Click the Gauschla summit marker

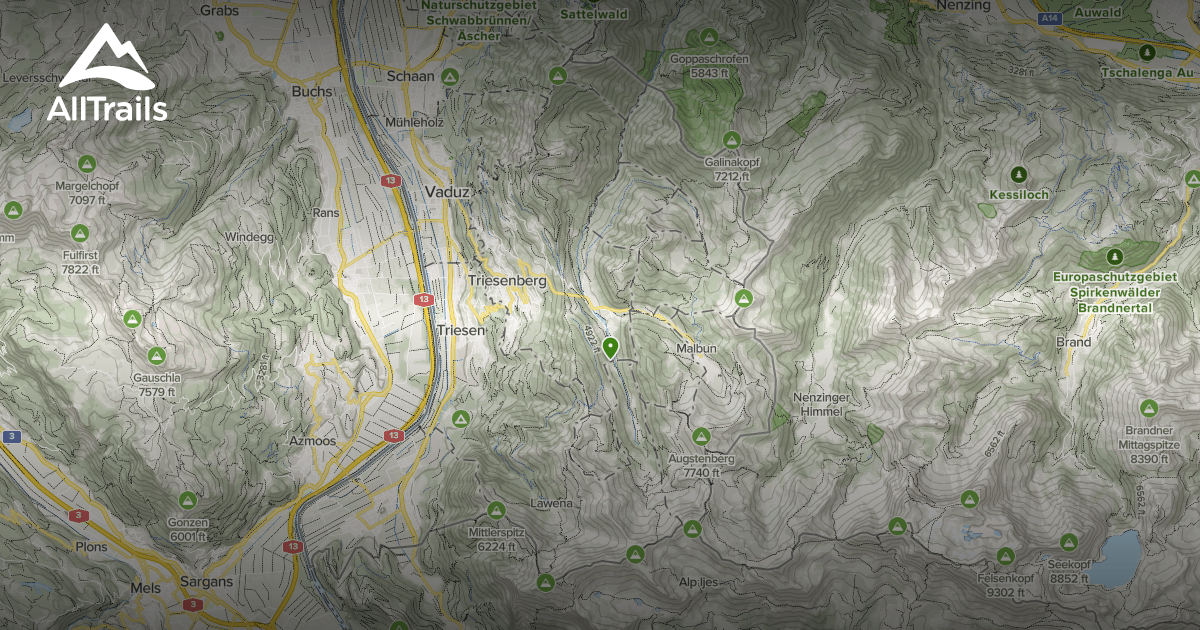156,356
